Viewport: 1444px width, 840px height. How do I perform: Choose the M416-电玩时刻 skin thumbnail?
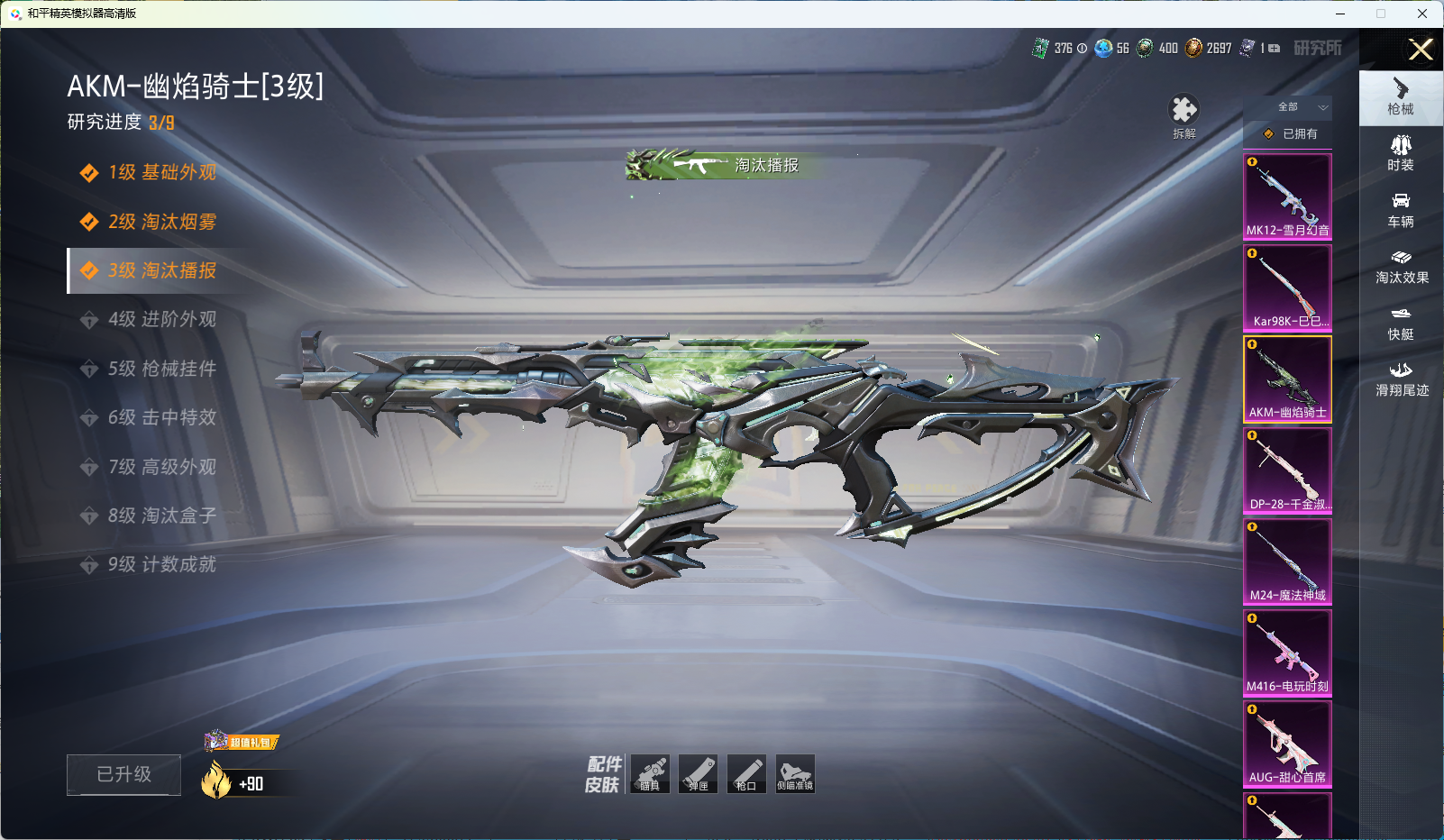coord(1287,652)
